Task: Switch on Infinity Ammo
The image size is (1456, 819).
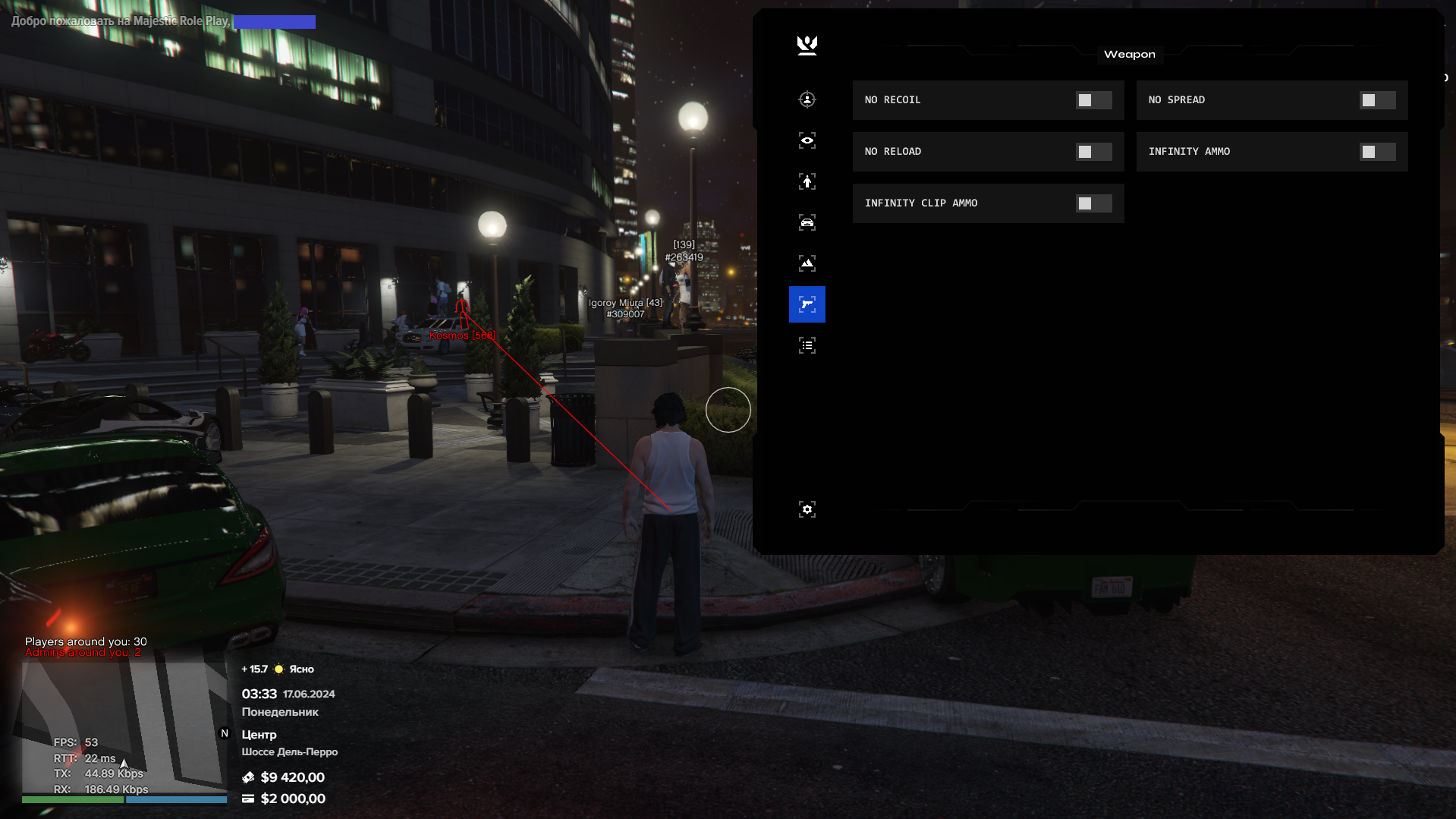Action: [x=1377, y=152]
